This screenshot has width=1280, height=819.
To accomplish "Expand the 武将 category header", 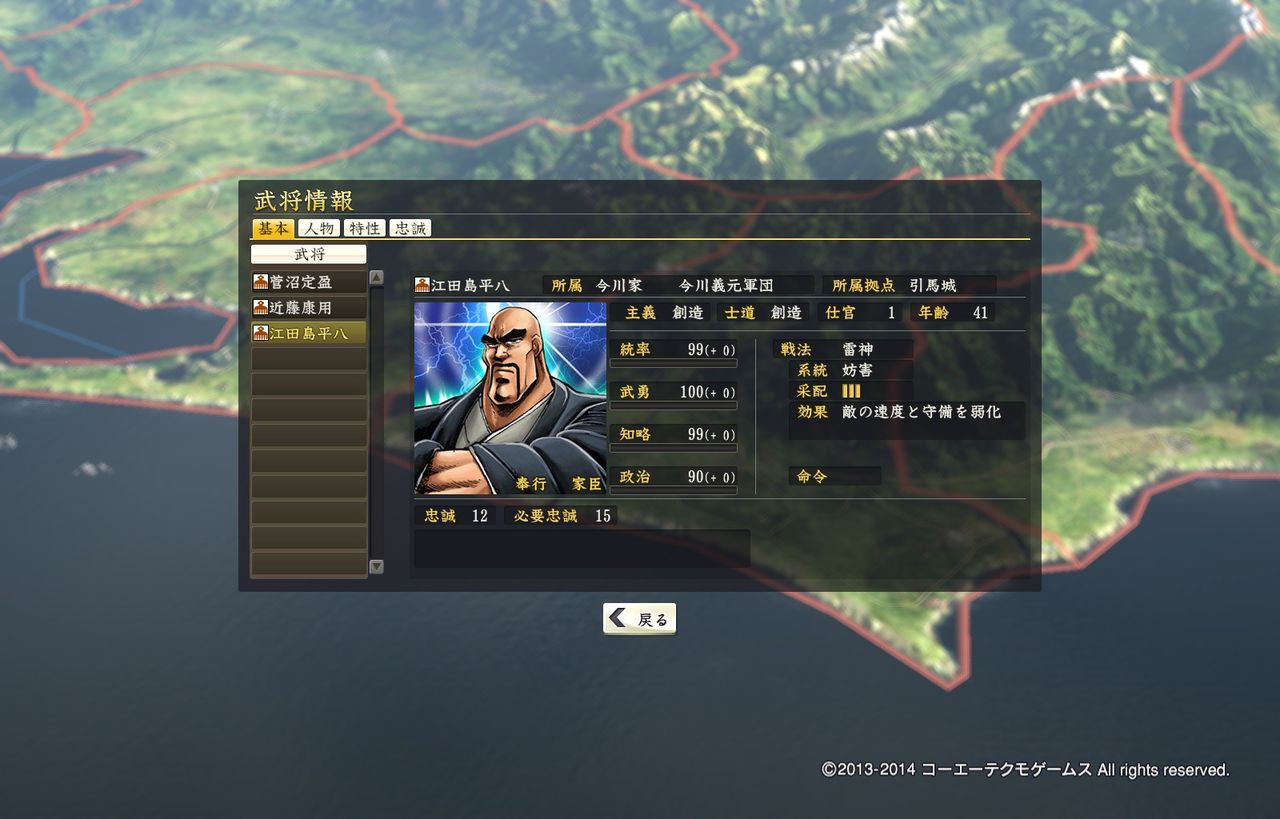I will click(309, 254).
